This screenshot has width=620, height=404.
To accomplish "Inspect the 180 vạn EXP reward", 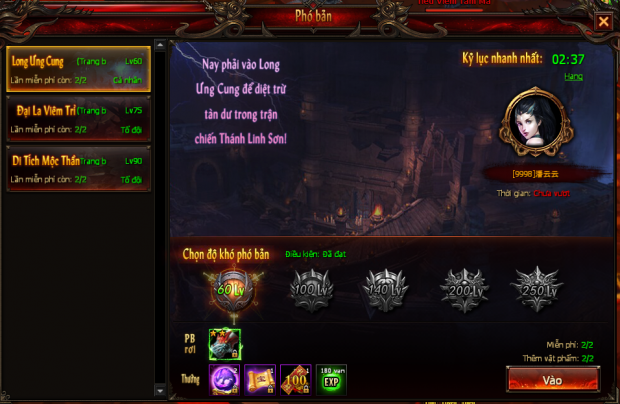I will tap(332, 379).
